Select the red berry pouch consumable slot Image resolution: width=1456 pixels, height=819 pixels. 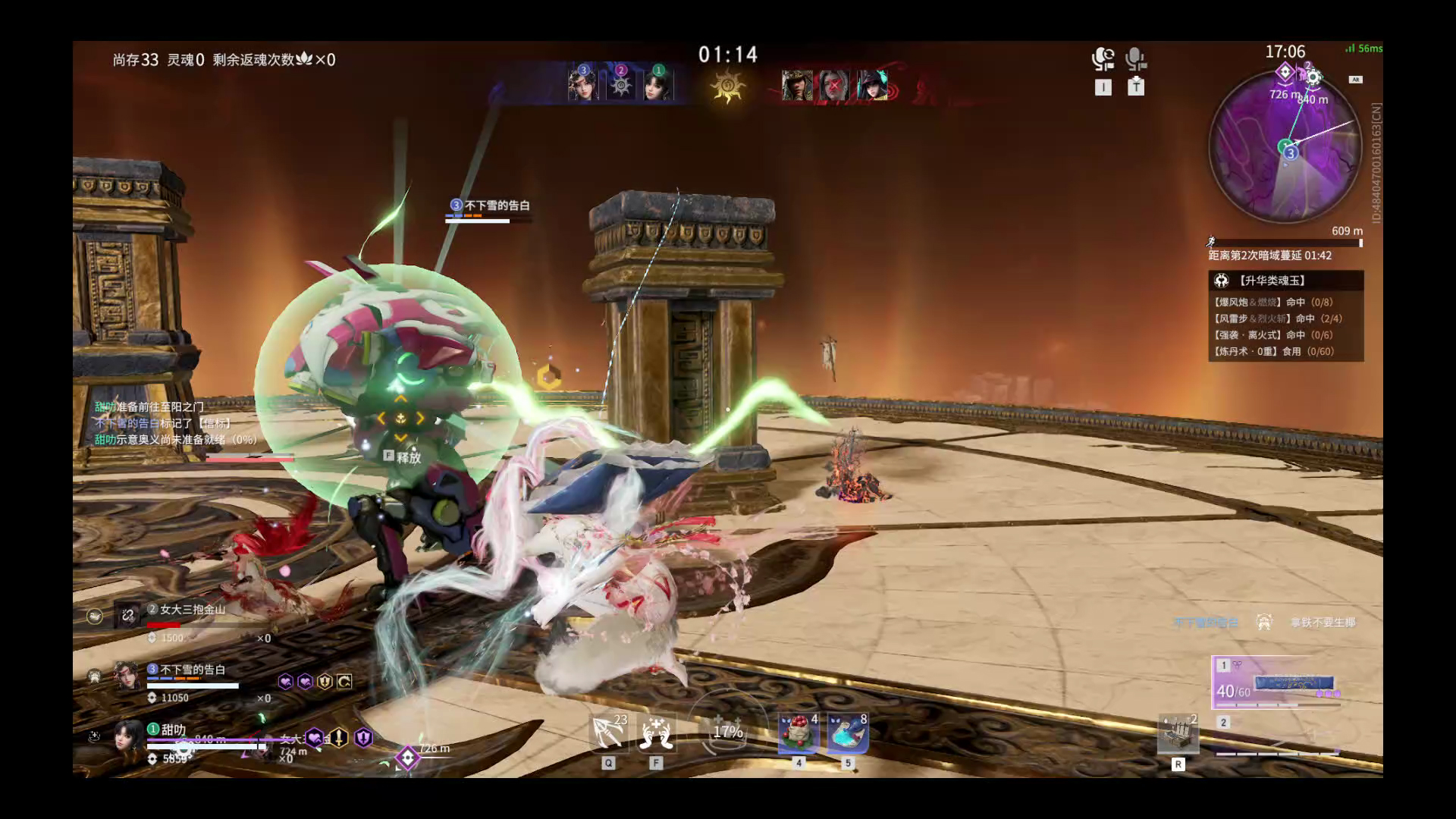pos(799,733)
